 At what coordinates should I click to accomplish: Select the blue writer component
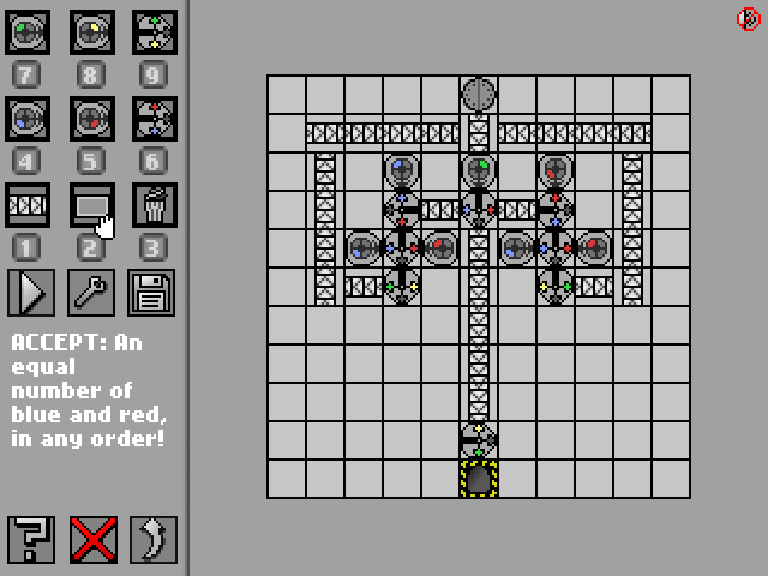pos(28,118)
